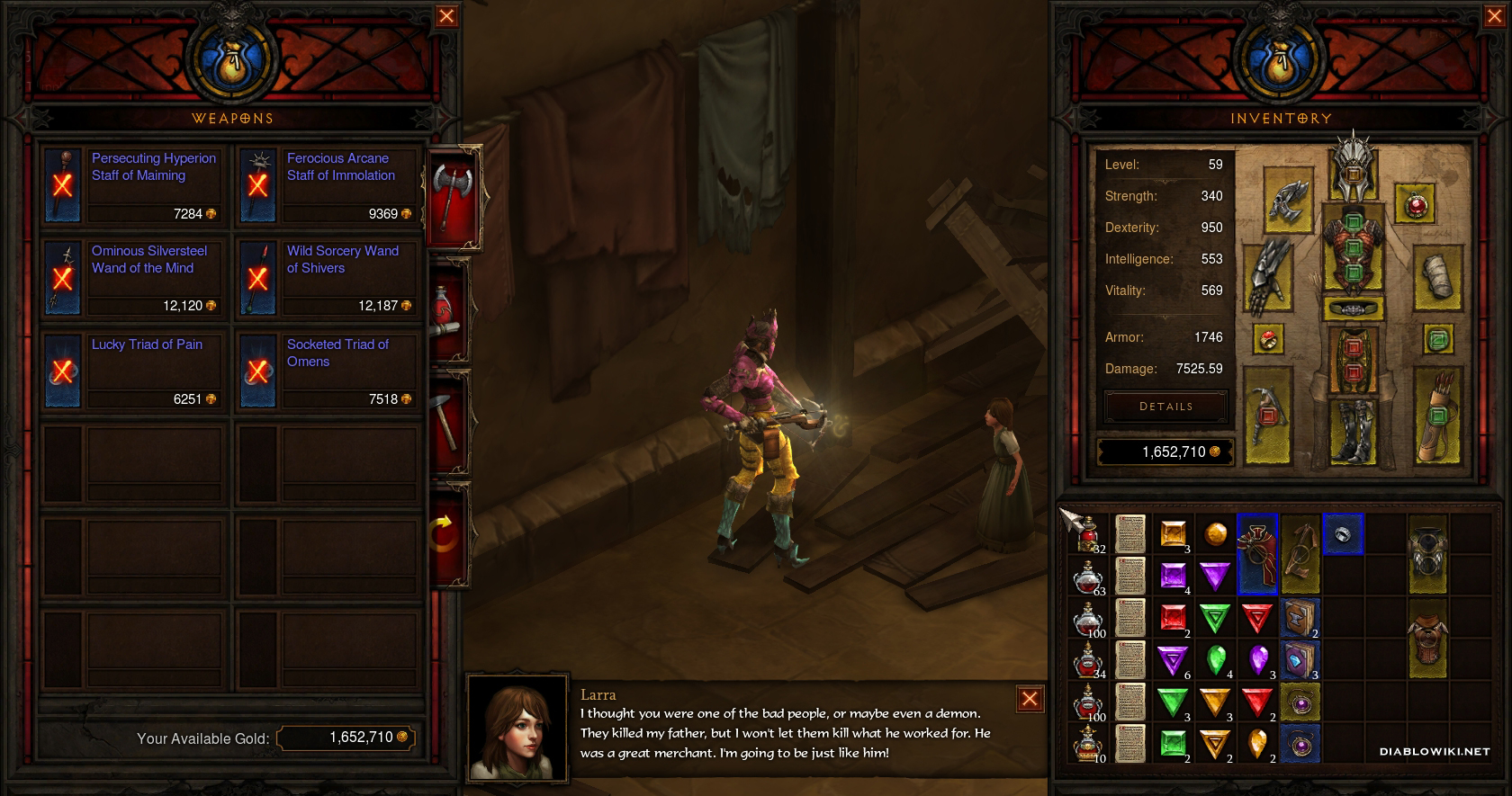Purchase the Socketed Triad of Omens
1512x796 pixels.
coord(327,371)
